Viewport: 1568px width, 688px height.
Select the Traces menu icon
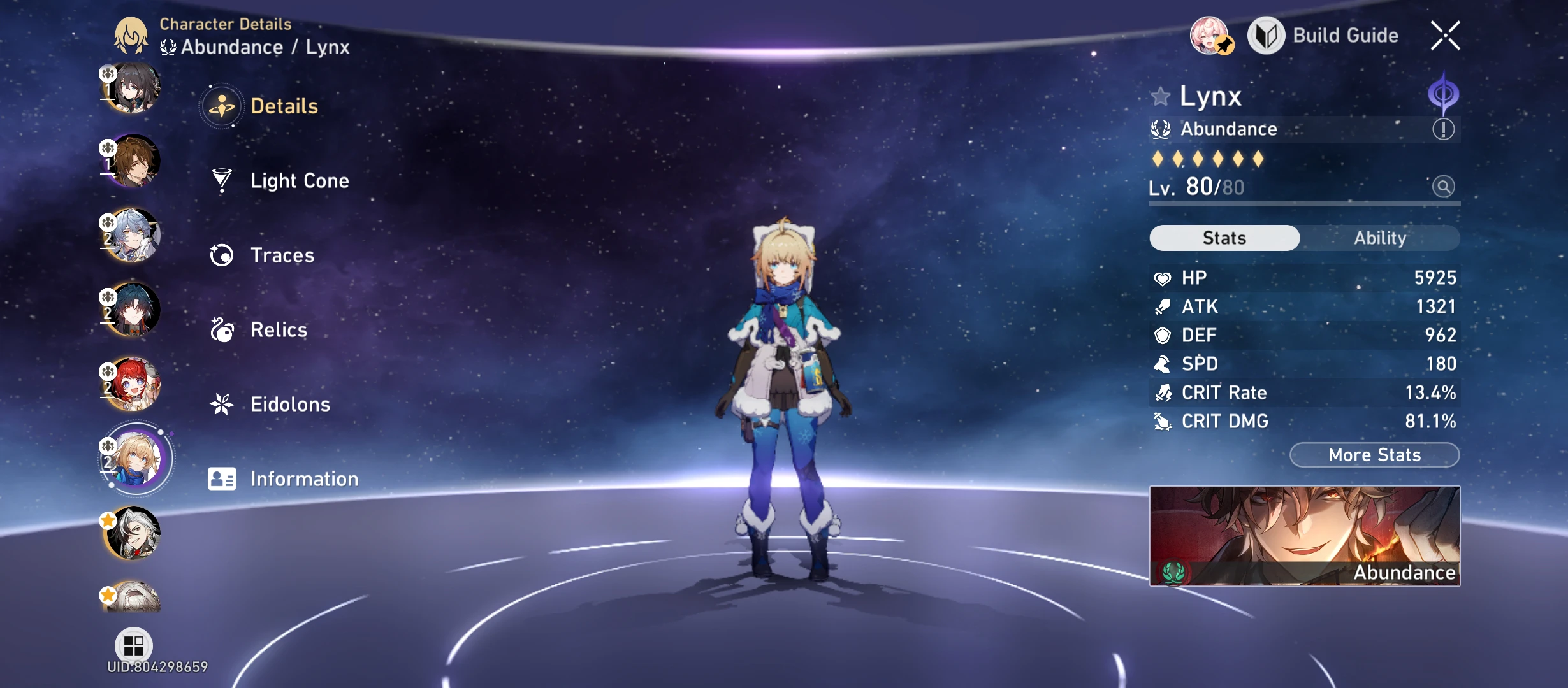221,255
